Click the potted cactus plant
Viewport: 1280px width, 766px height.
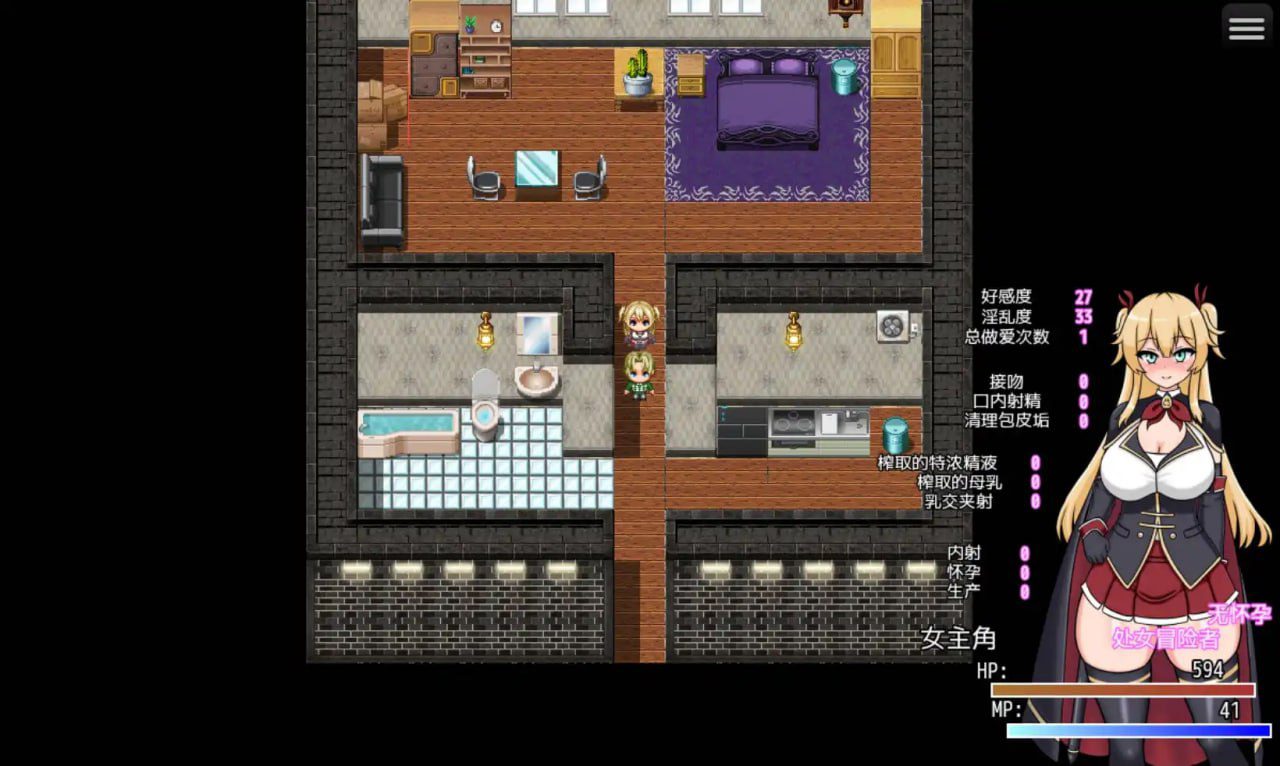coord(635,73)
